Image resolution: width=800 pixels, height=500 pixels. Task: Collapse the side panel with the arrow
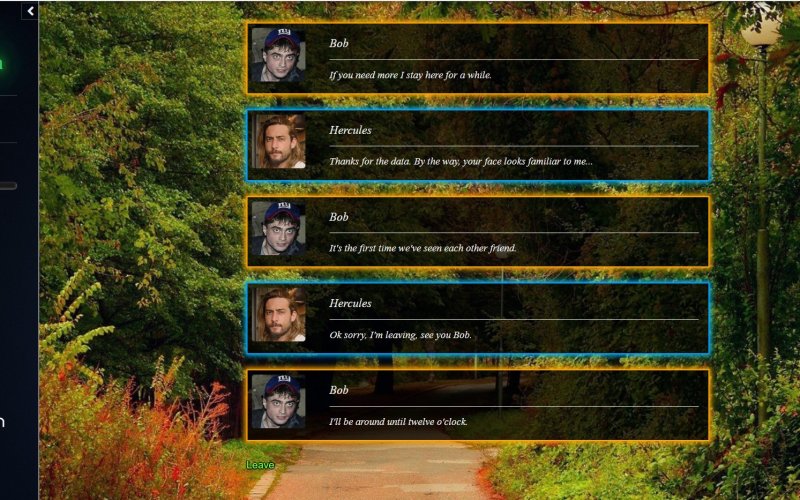(x=30, y=11)
